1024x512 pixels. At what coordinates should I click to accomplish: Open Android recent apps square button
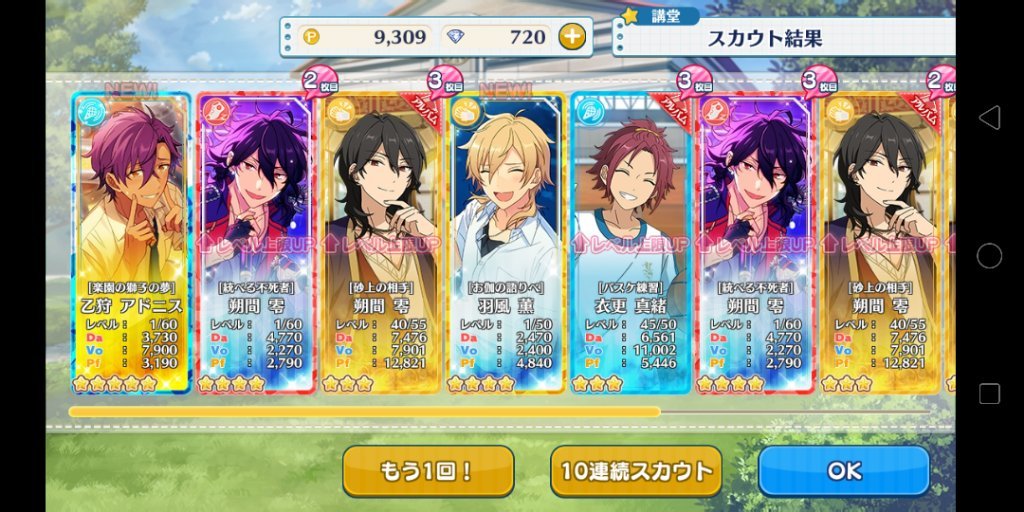(x=989, y=393)
